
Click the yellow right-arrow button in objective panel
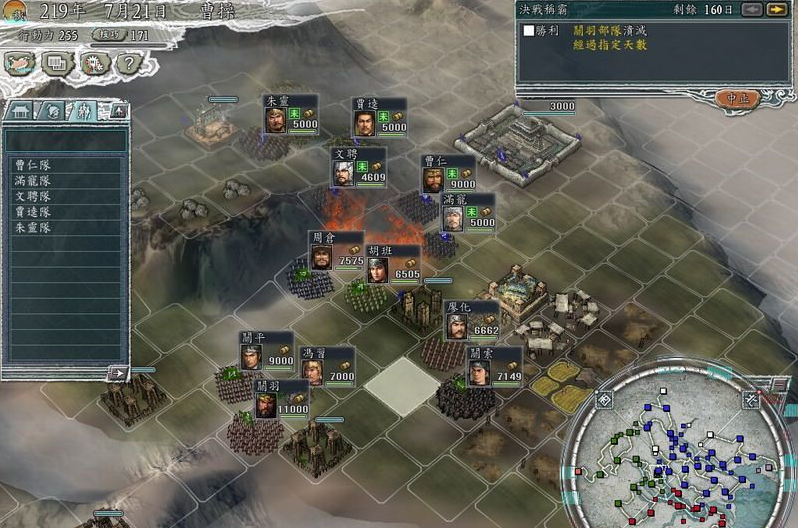coord(775,10)
